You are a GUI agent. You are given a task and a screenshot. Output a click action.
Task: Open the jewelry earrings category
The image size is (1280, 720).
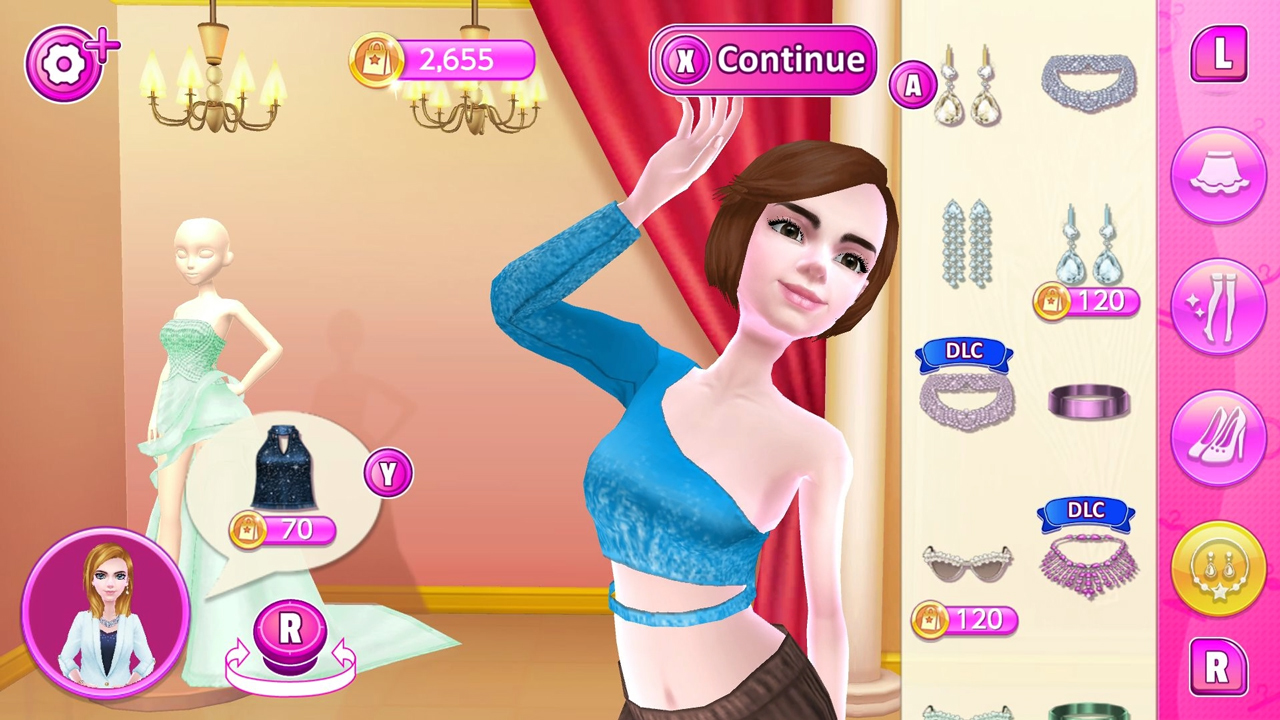(1218, 568)
